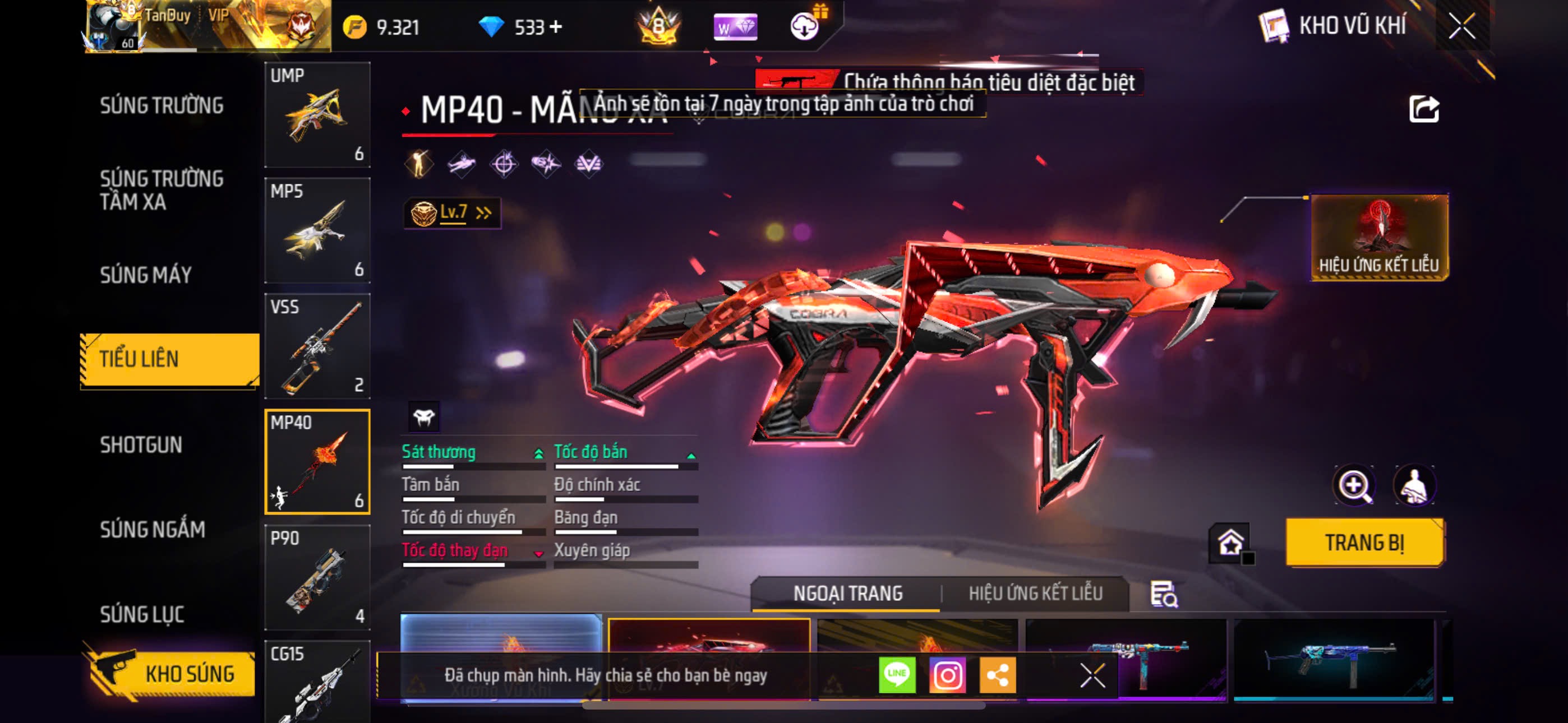Share the screenshot through LINE
1568x723 pixels.
[897, 675]
